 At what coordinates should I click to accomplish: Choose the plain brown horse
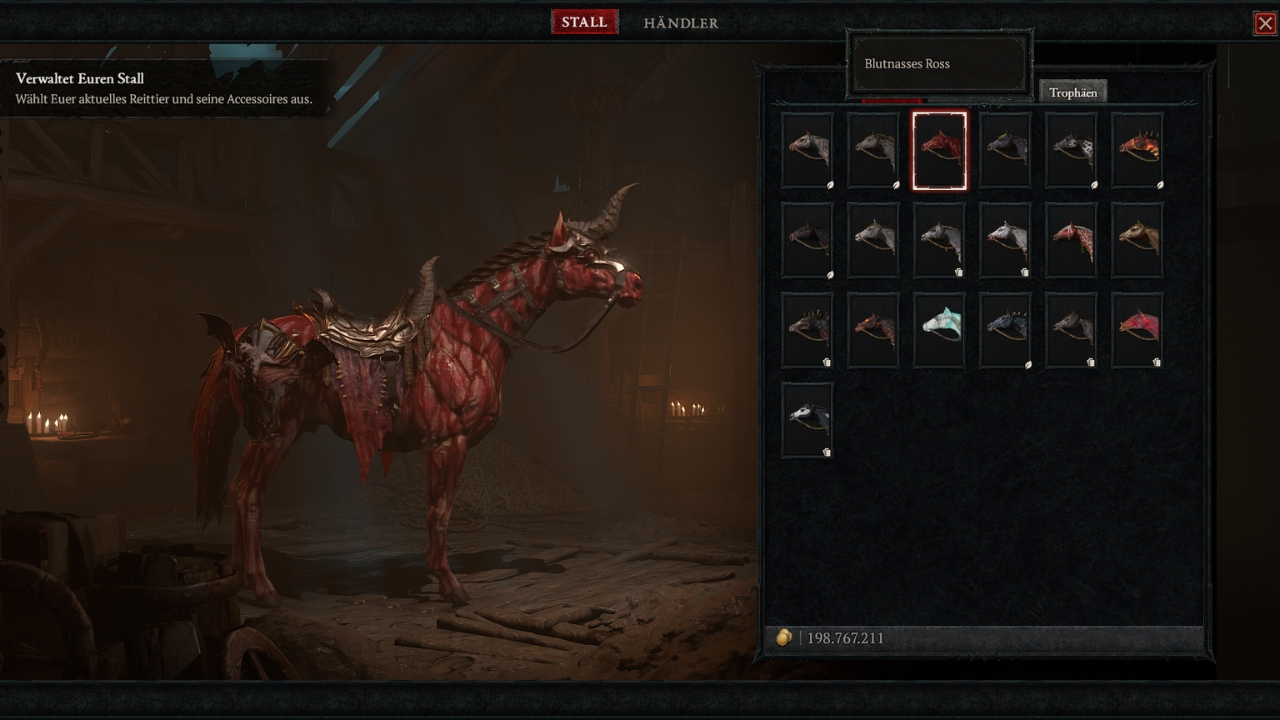pyautogui.click(x=1137, y=240)
